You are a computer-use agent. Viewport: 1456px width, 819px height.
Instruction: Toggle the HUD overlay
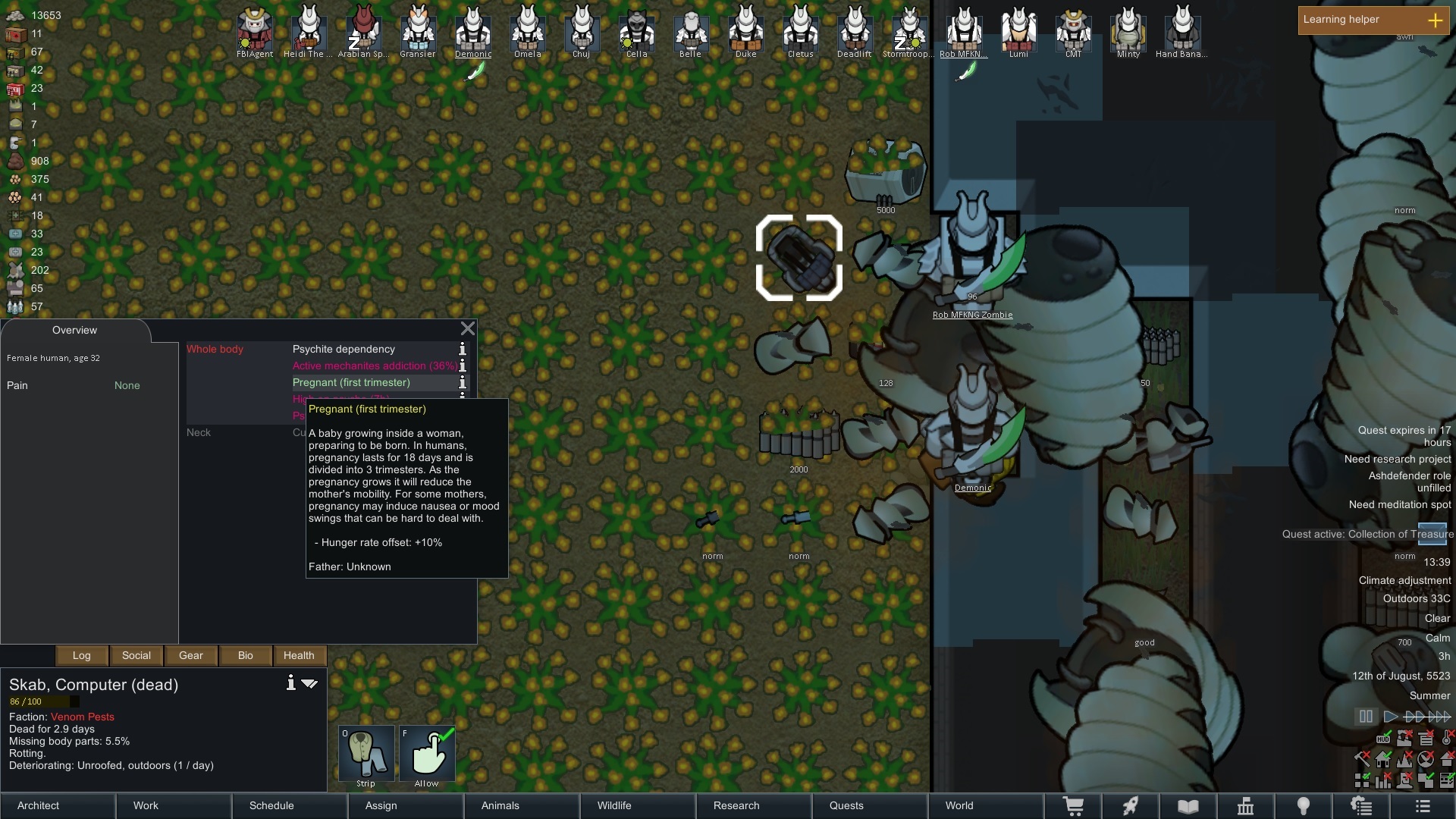click(1383, 739)
